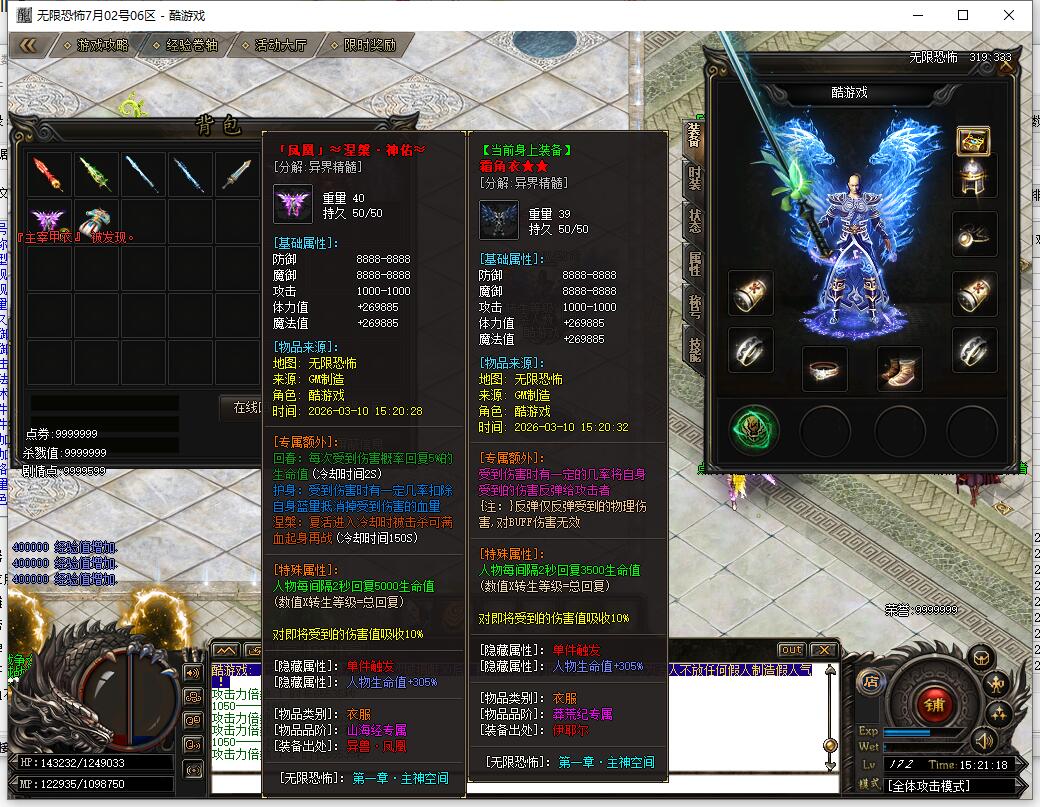Collapse the top menu with the double-arrow button

[28, 45]
